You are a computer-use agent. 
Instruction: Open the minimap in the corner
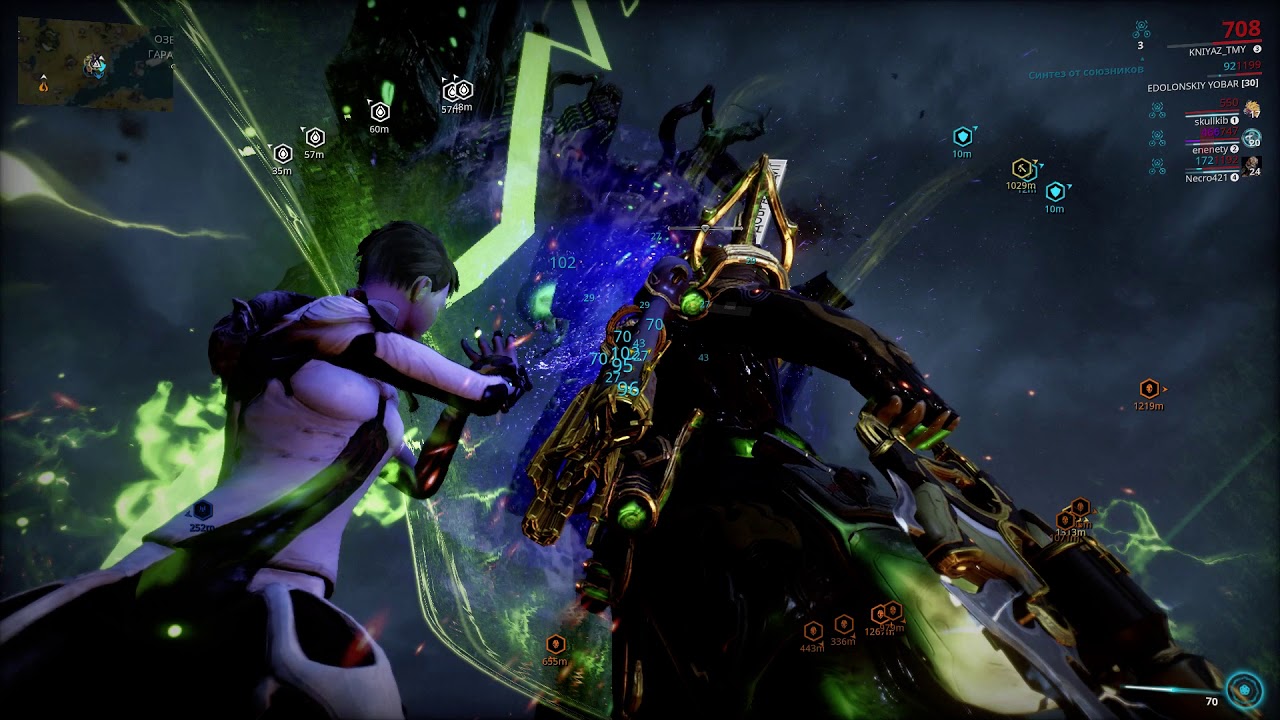[x=95, y=63]
